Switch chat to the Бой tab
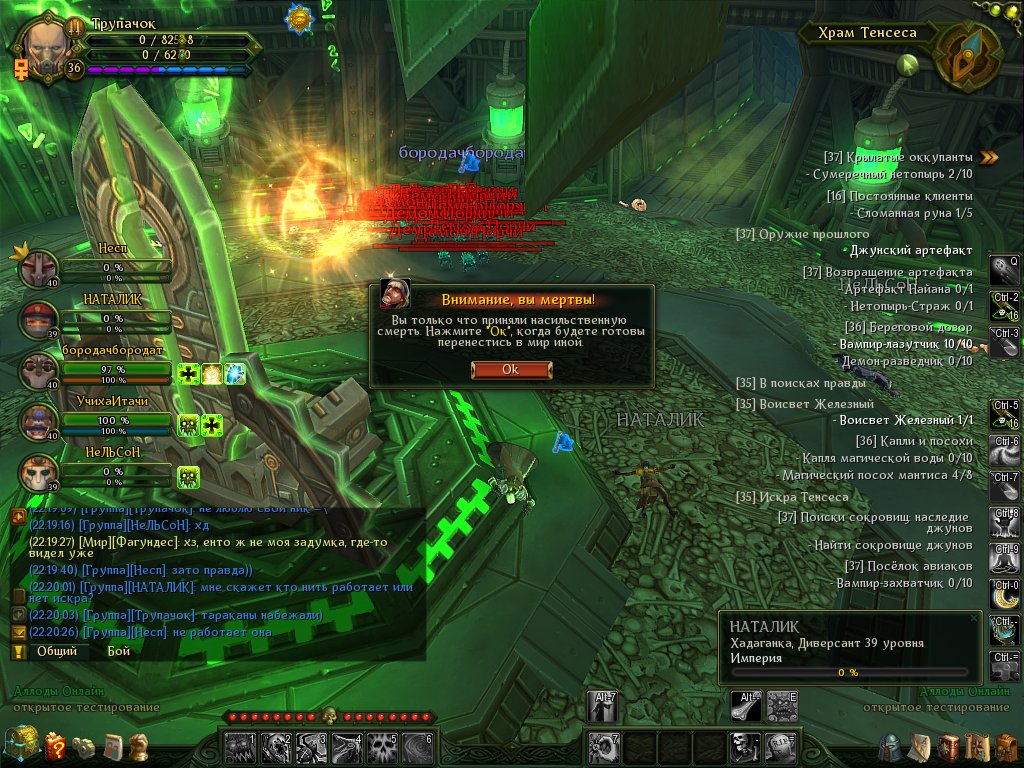Image resolution: width=1024 pixels, height=768 pixels. point(119,650)
